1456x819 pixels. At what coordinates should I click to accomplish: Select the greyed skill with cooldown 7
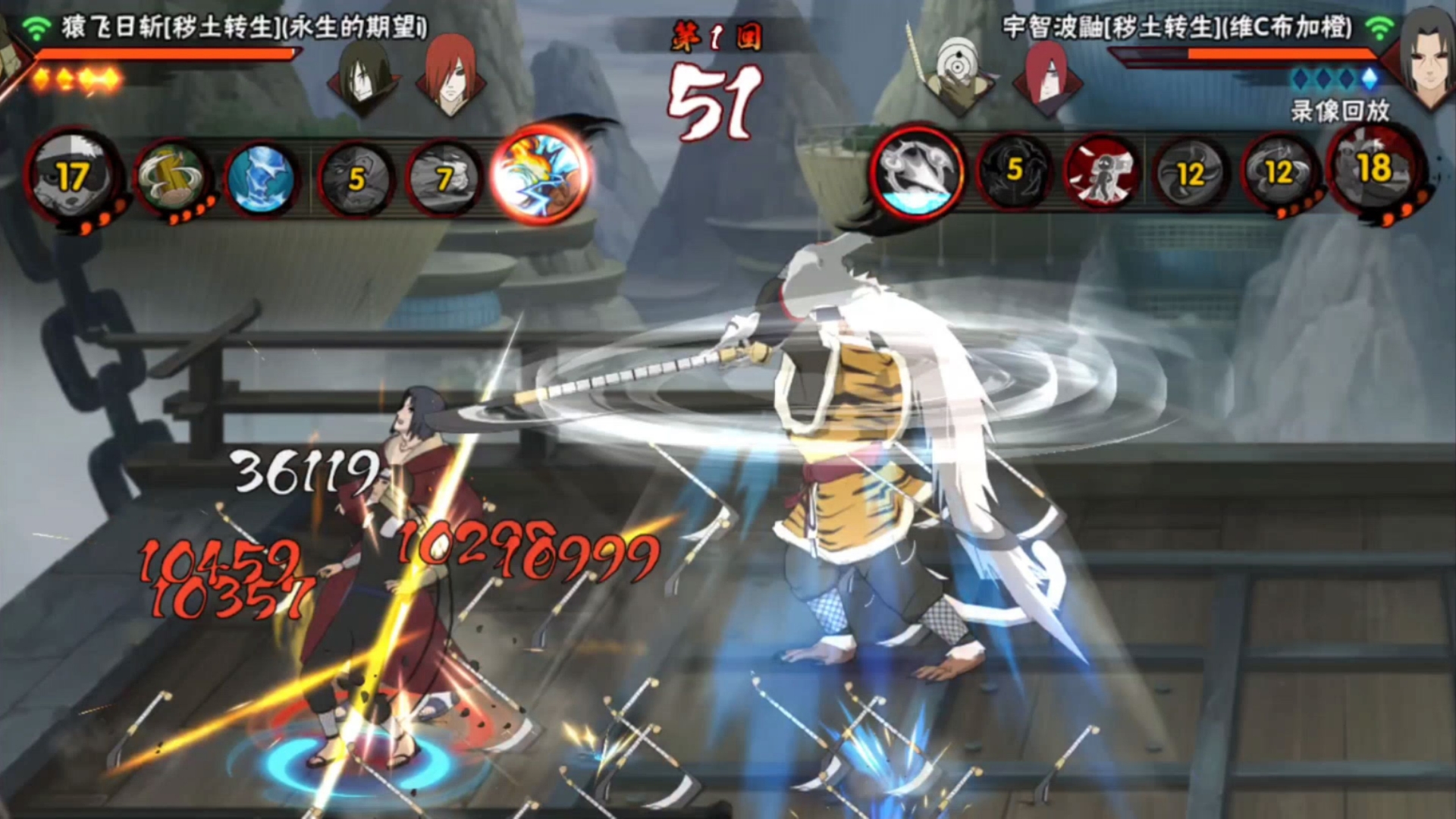point(444,179)
